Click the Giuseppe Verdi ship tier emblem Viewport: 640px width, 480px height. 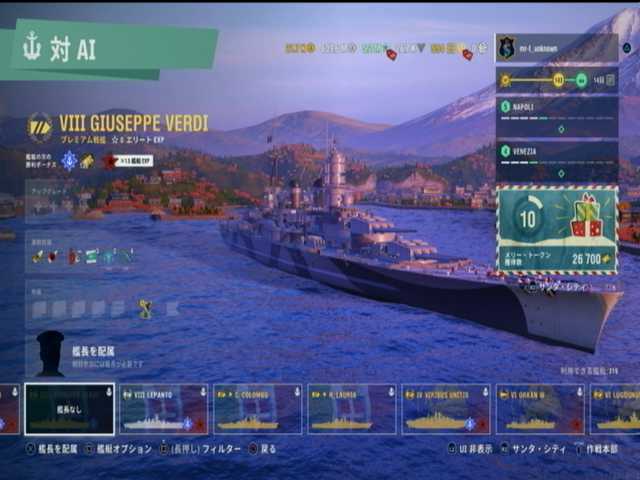(x=40, y=125)
